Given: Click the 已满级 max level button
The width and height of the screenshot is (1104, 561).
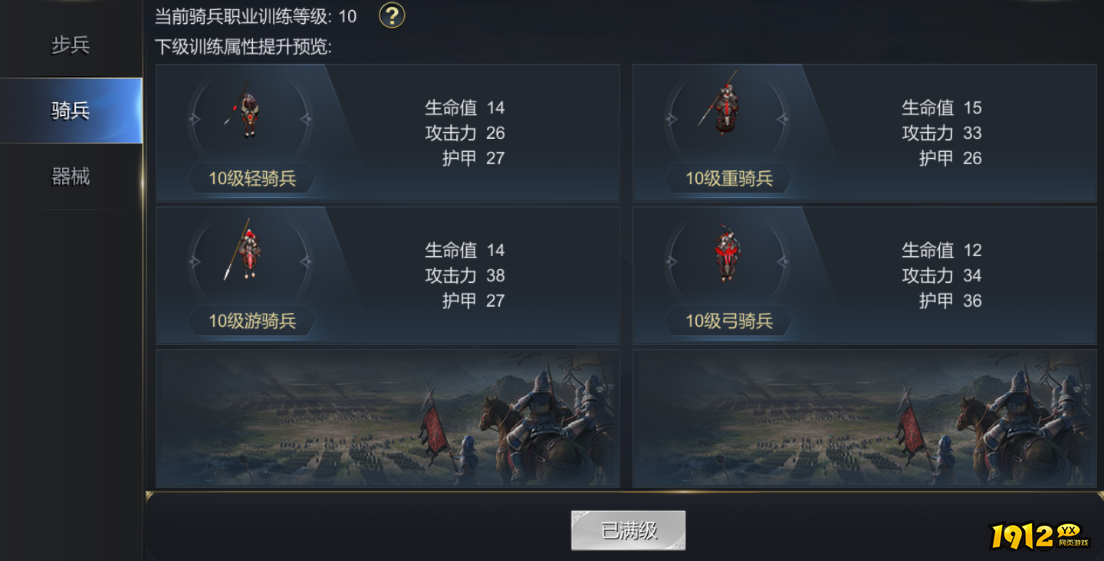Looking at the screenshot, I should (628, 530).
